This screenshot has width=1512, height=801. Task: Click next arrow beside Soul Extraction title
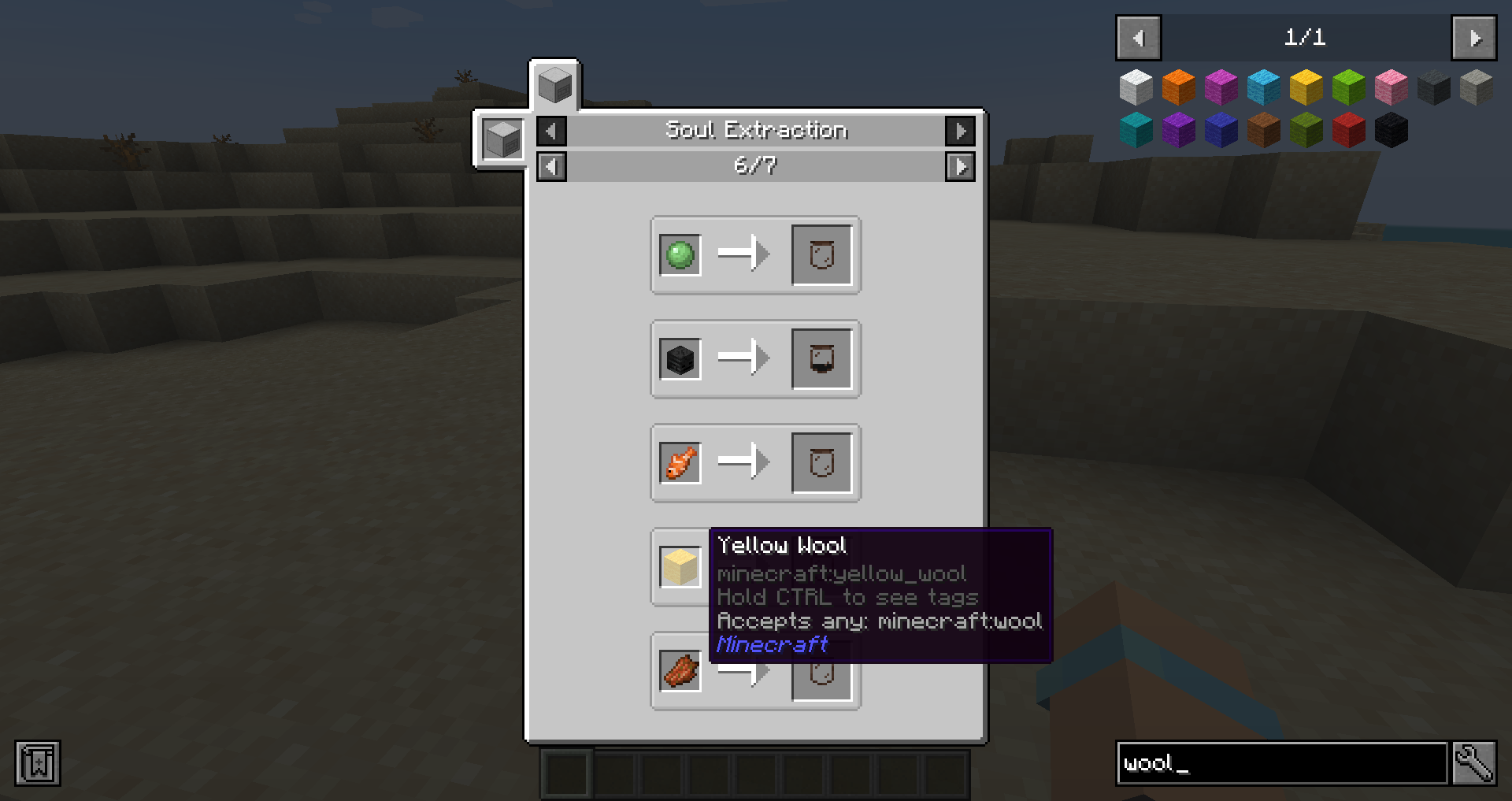[960, 131]
